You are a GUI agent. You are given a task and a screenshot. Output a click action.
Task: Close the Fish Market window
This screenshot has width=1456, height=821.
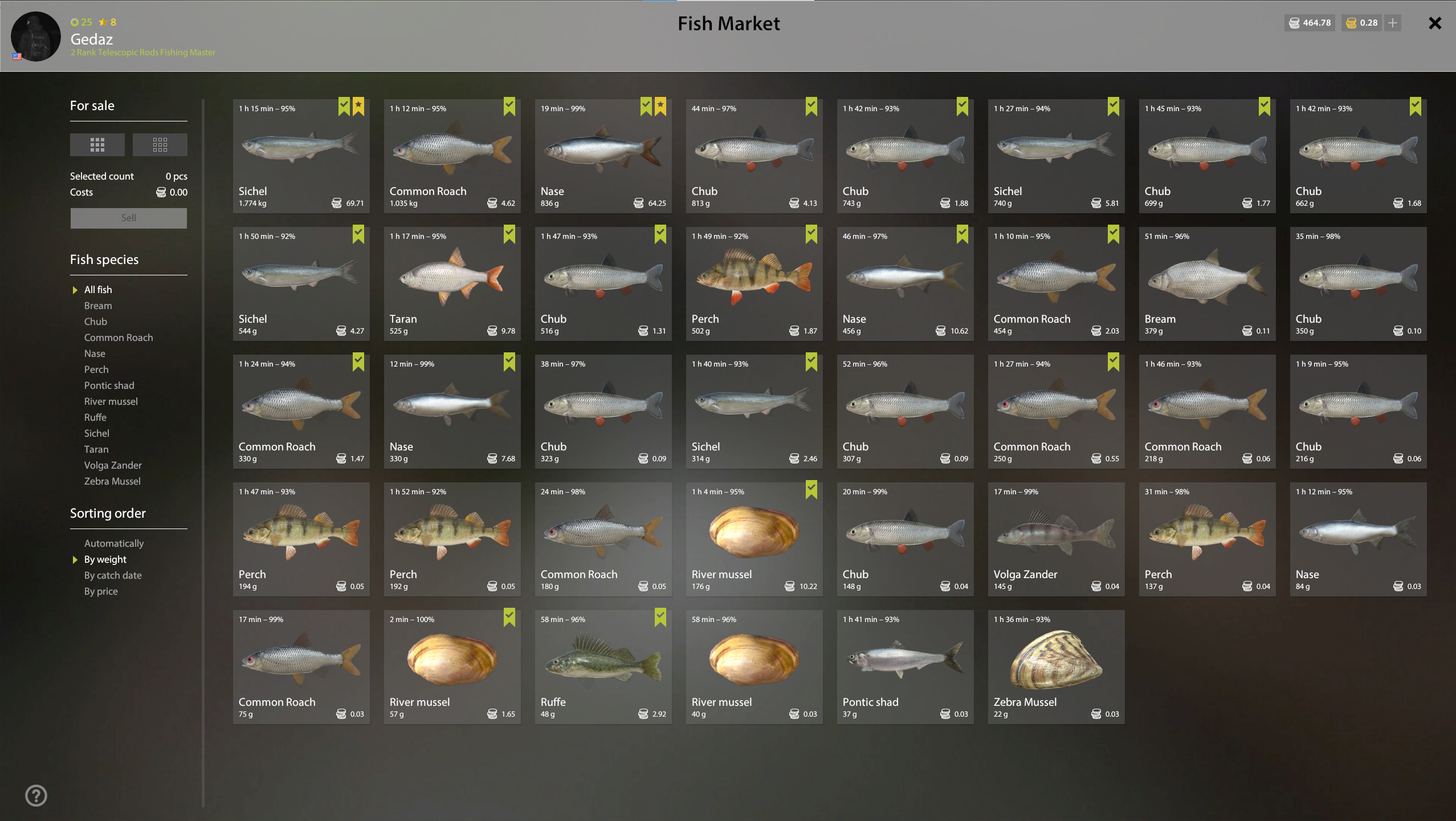[1434, 23]
